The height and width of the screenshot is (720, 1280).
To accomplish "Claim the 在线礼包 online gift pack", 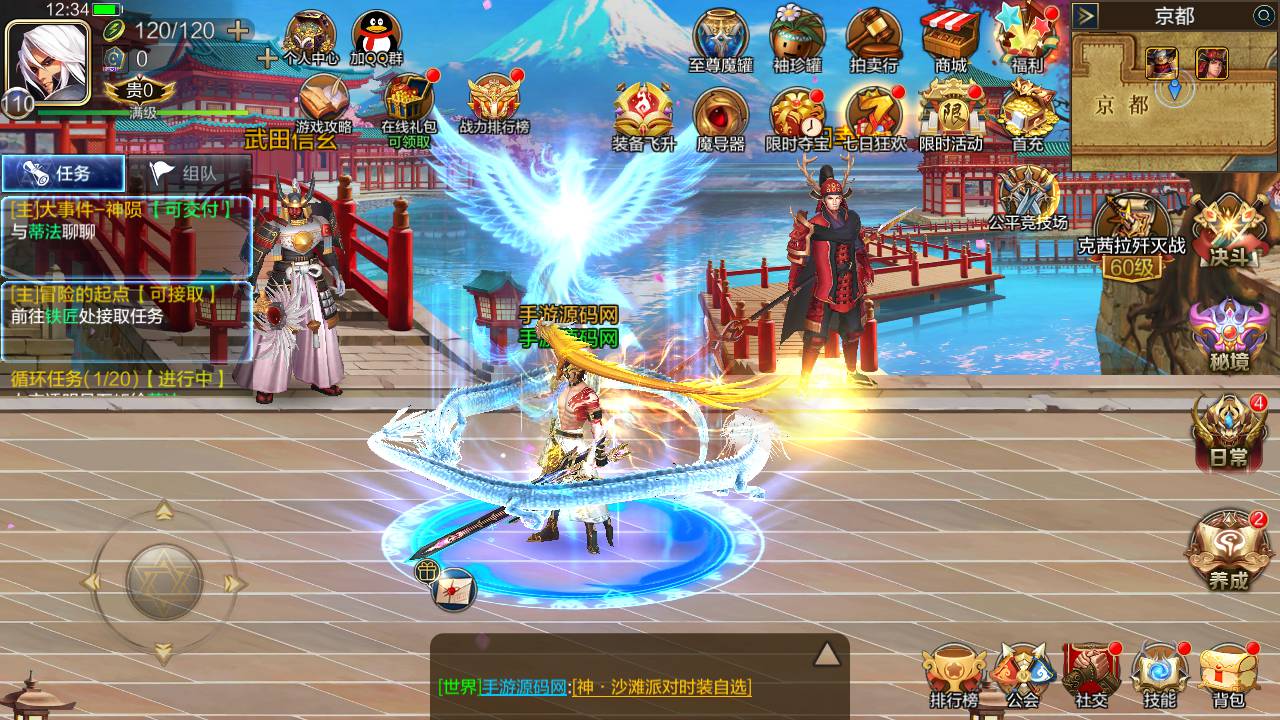I will pos(408,105).
